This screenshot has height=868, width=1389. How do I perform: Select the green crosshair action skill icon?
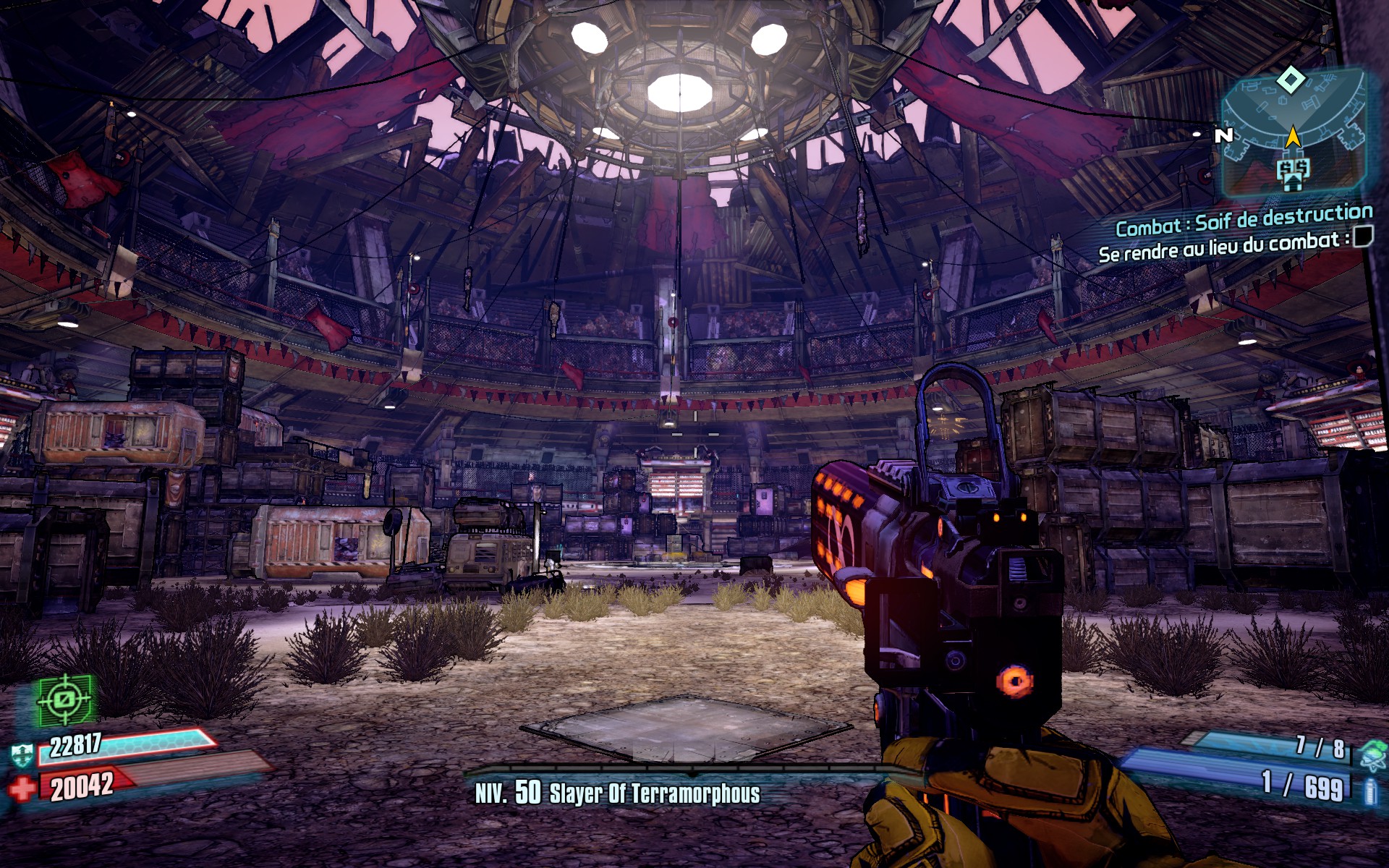point(65,699)
